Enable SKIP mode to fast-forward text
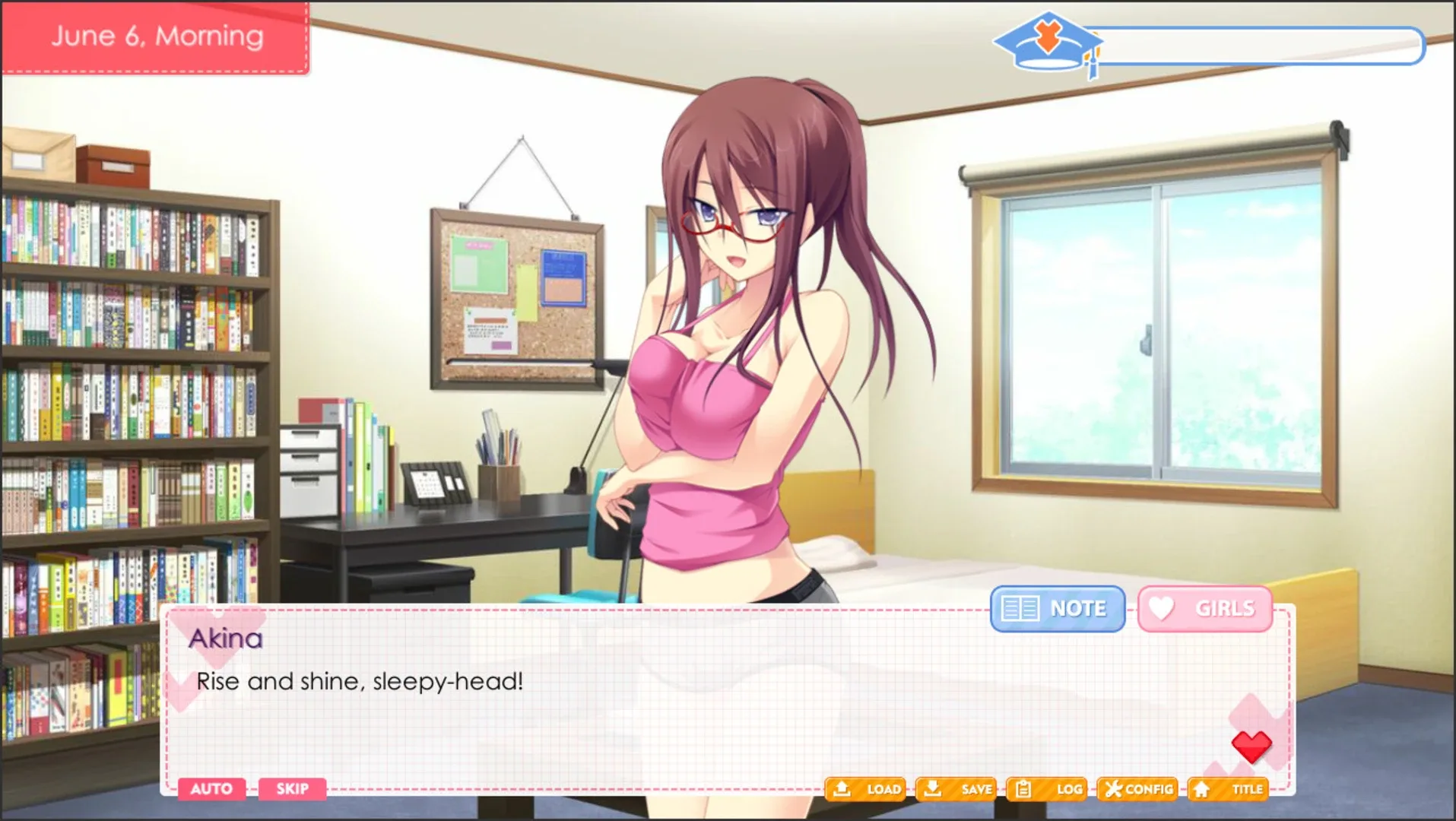 (292, 789)
